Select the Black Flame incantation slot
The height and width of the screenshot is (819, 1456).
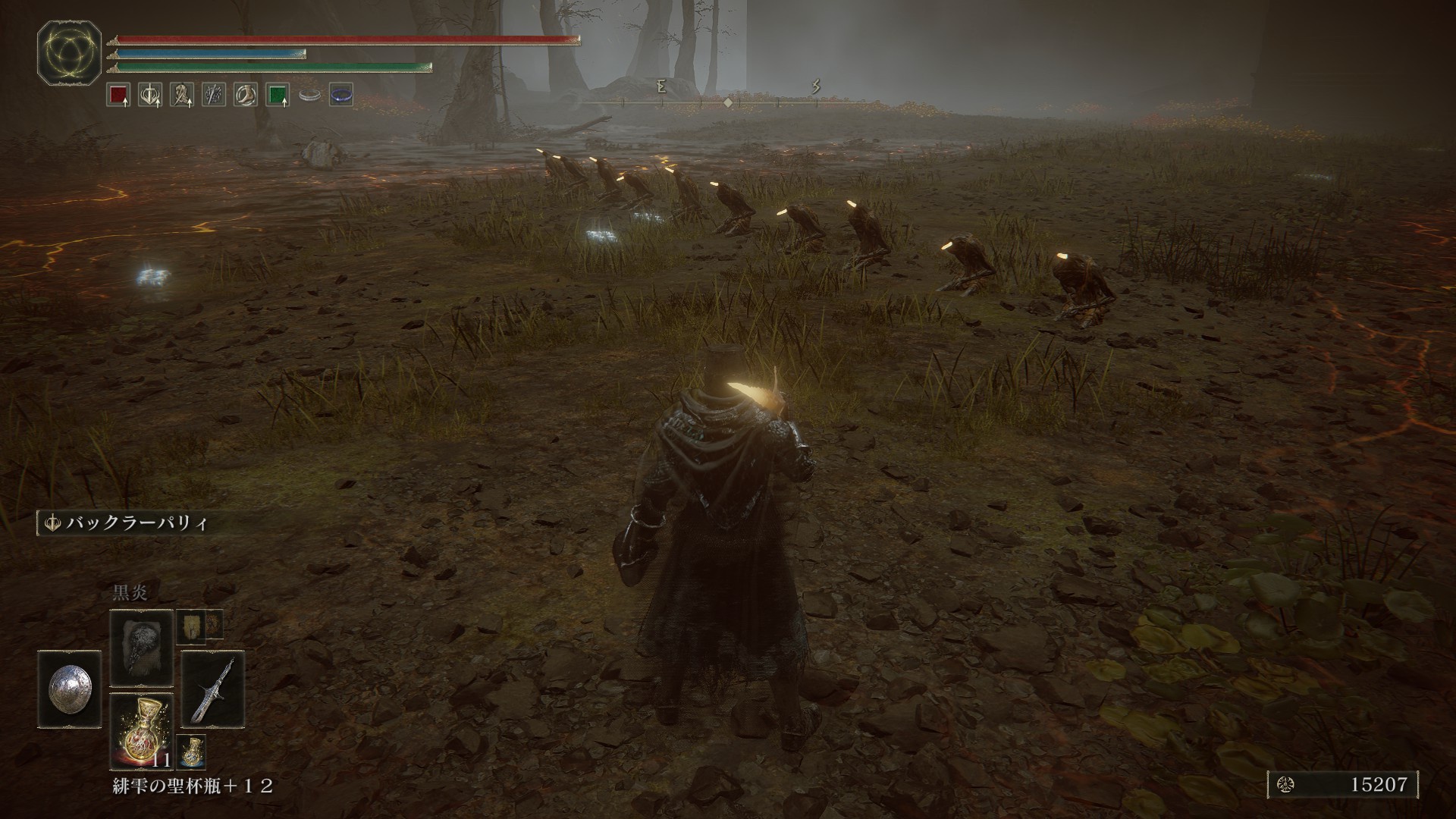[141, 648]
